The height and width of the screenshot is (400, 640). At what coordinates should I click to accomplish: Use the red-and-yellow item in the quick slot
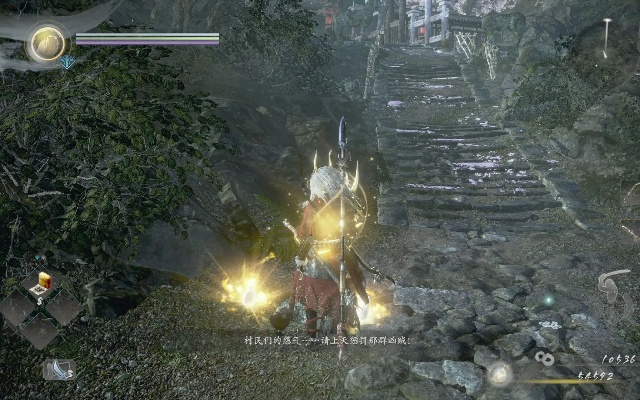[43, 283]
